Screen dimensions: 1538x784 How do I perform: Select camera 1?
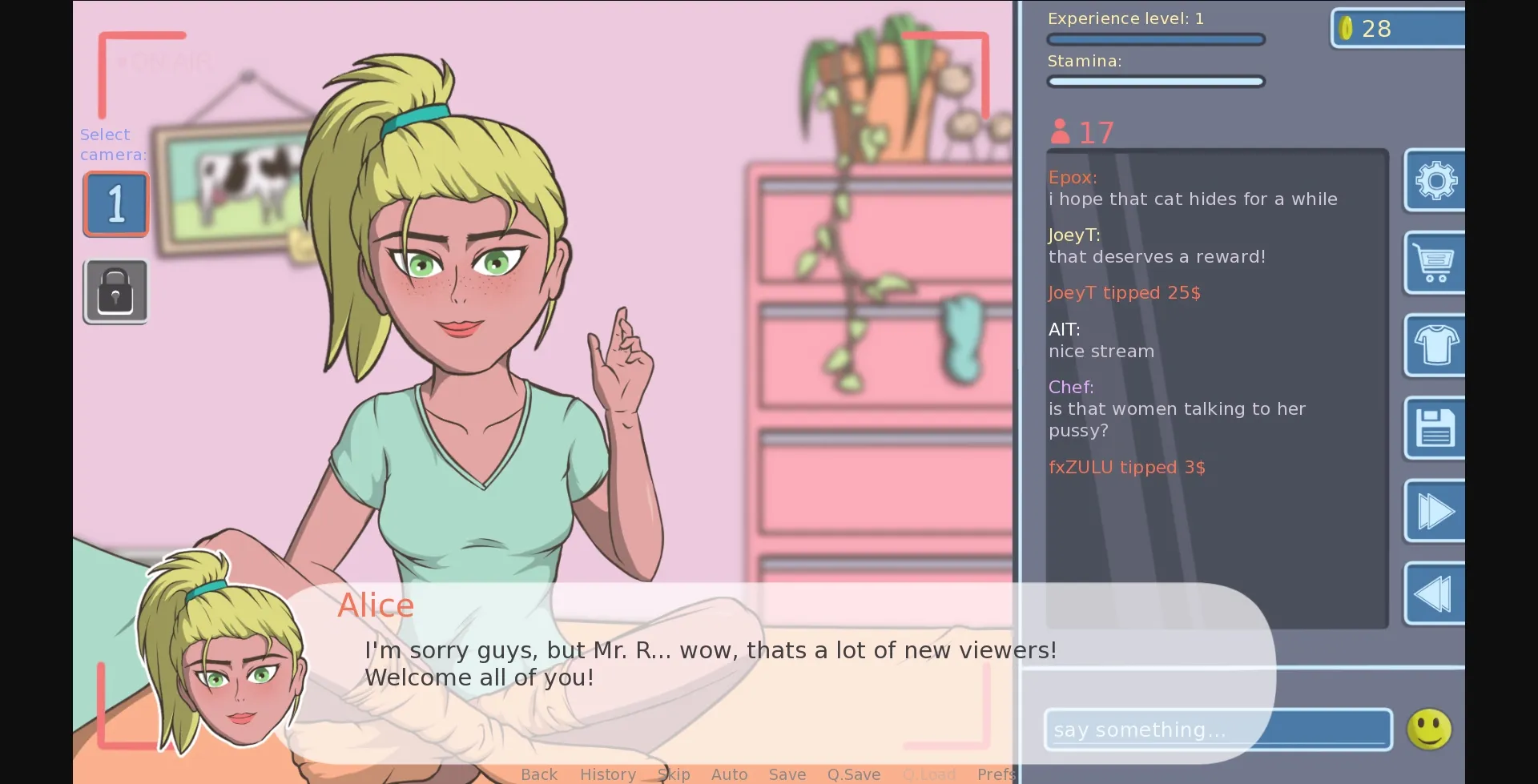coord(115,203)
